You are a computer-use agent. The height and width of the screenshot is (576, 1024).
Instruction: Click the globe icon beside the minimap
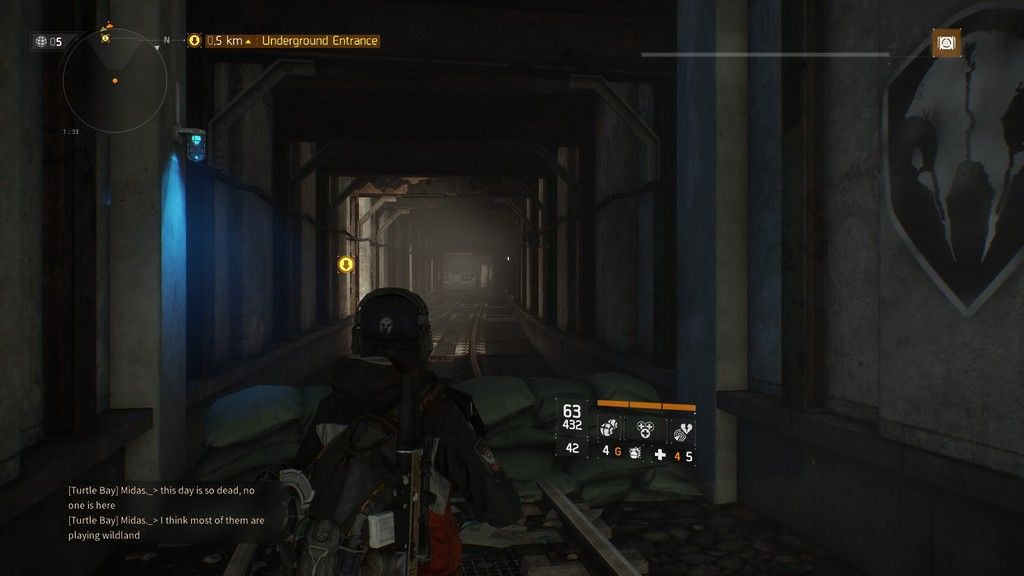click(x=41, y=41)
